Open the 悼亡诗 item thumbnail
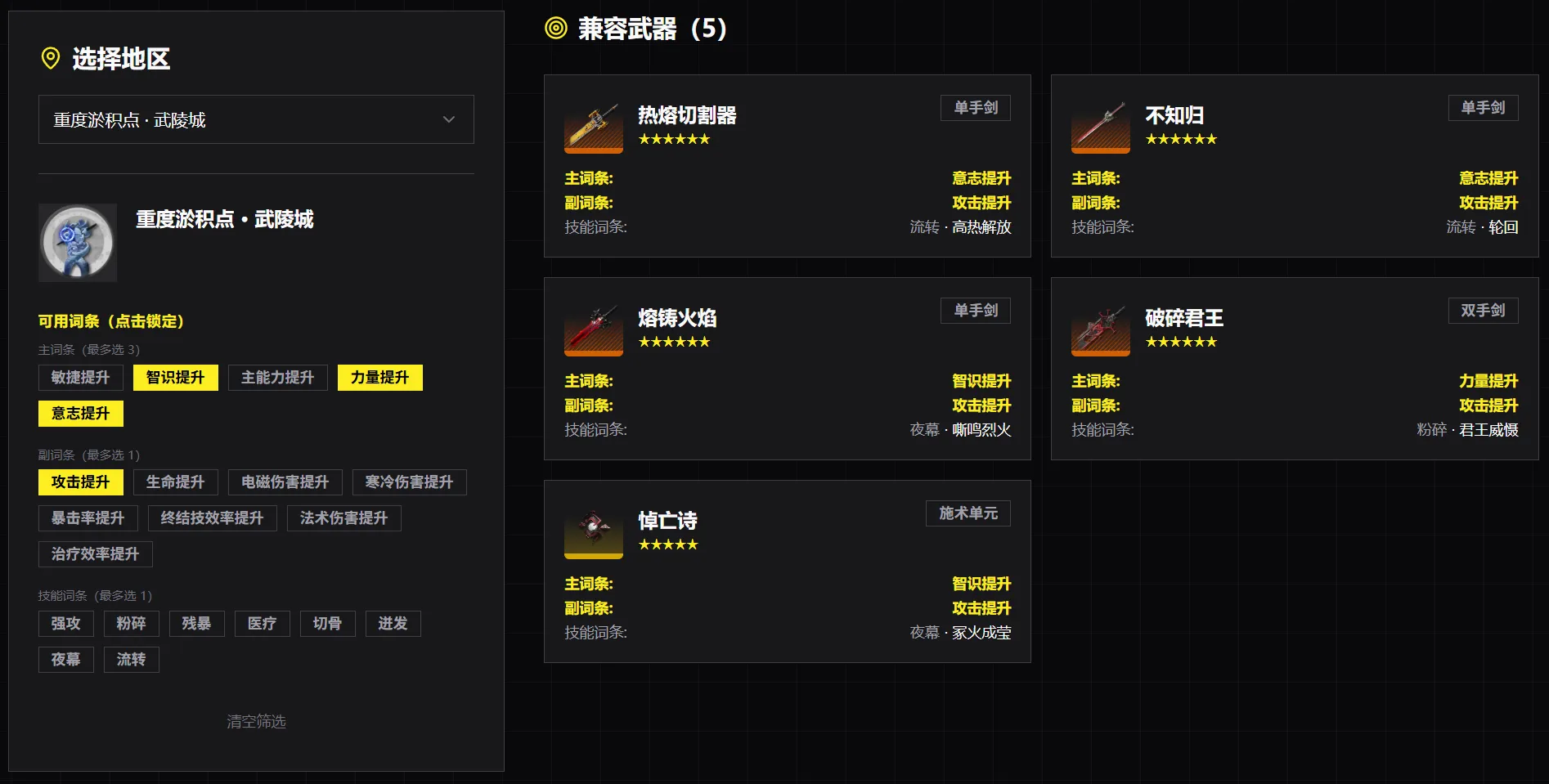 pyautogui.click(x=593, y=533)
